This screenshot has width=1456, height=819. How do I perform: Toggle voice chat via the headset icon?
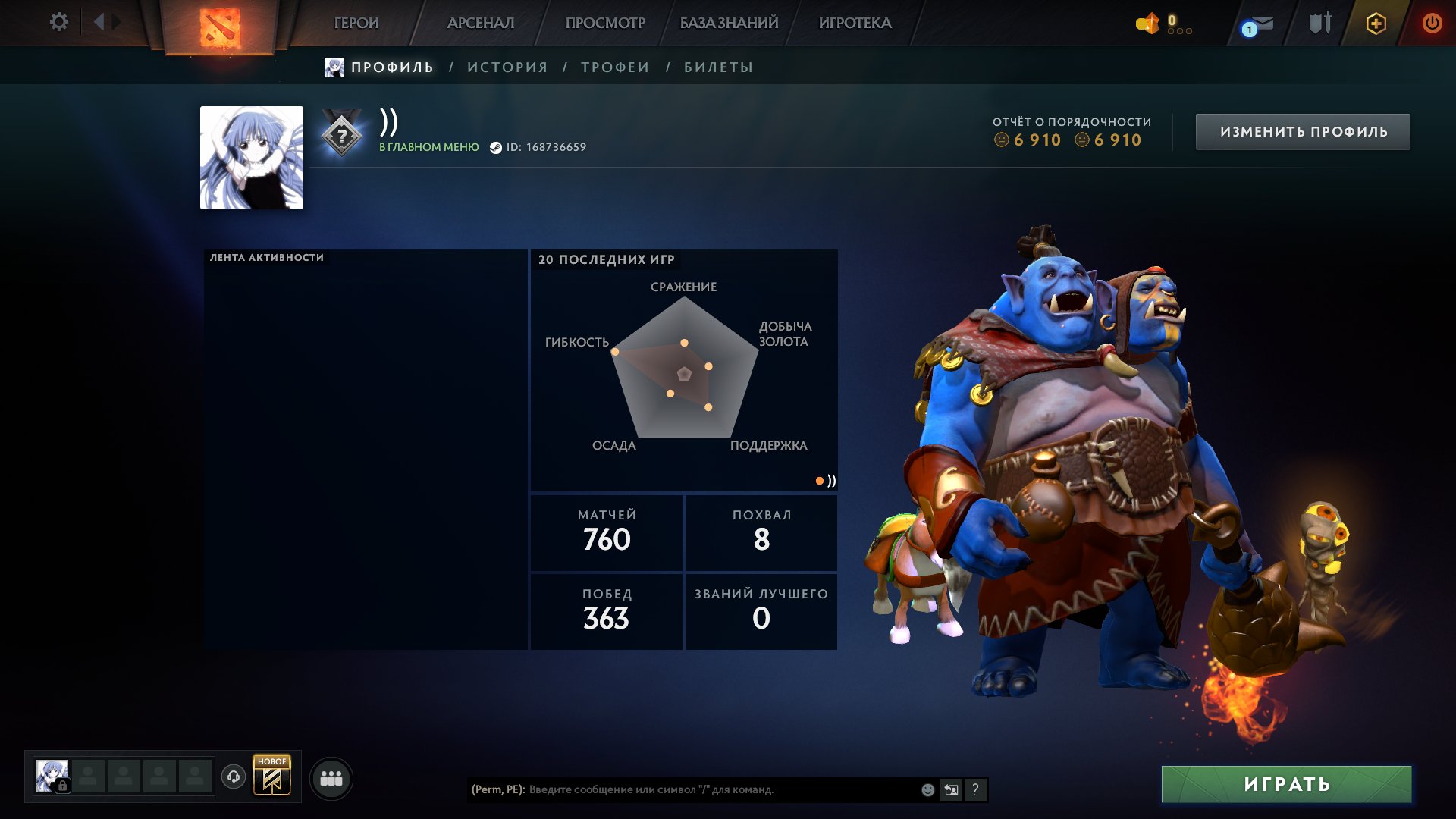click(235, 777)
